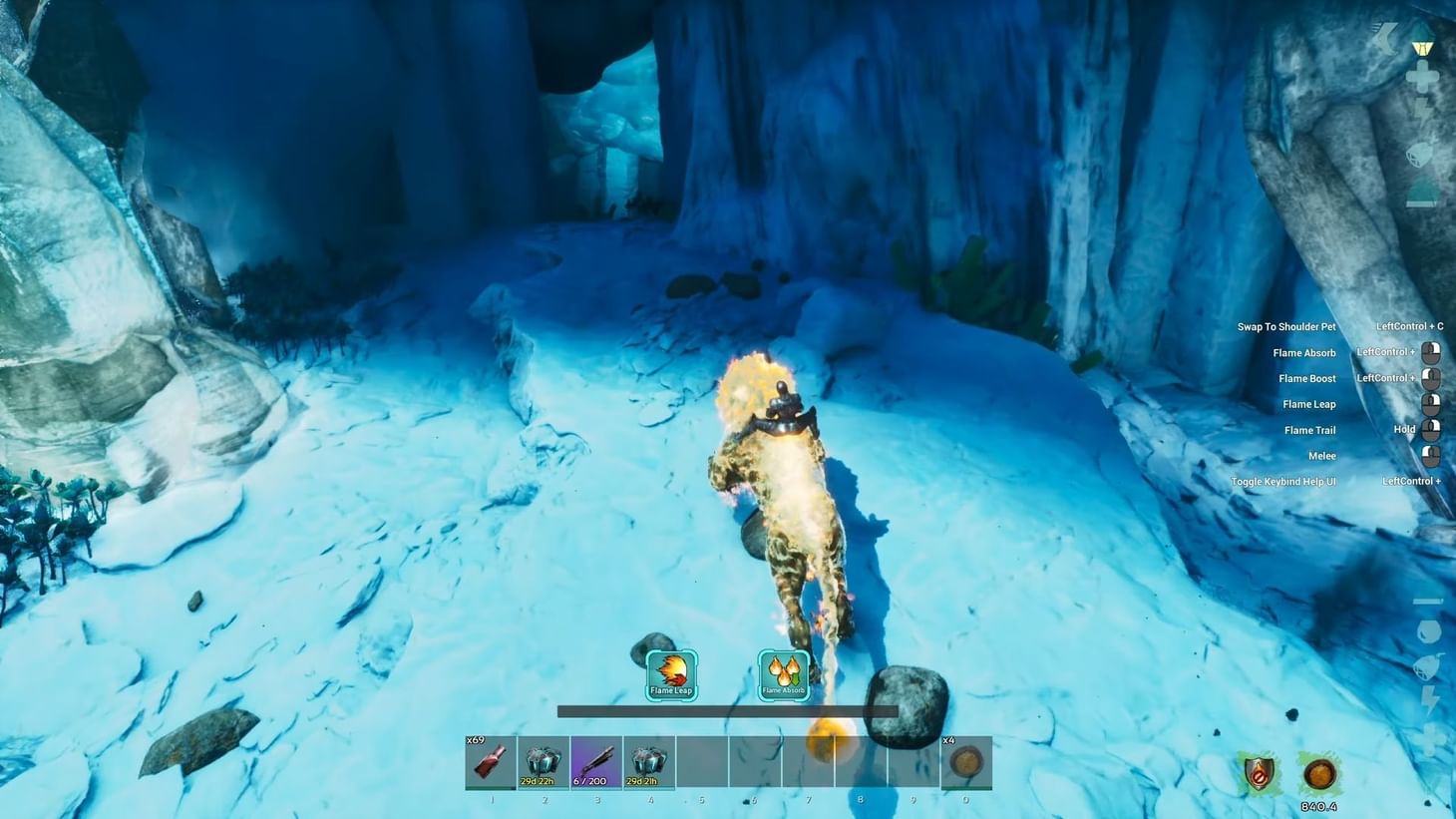Click the lightning bolt status icon

1428,698
